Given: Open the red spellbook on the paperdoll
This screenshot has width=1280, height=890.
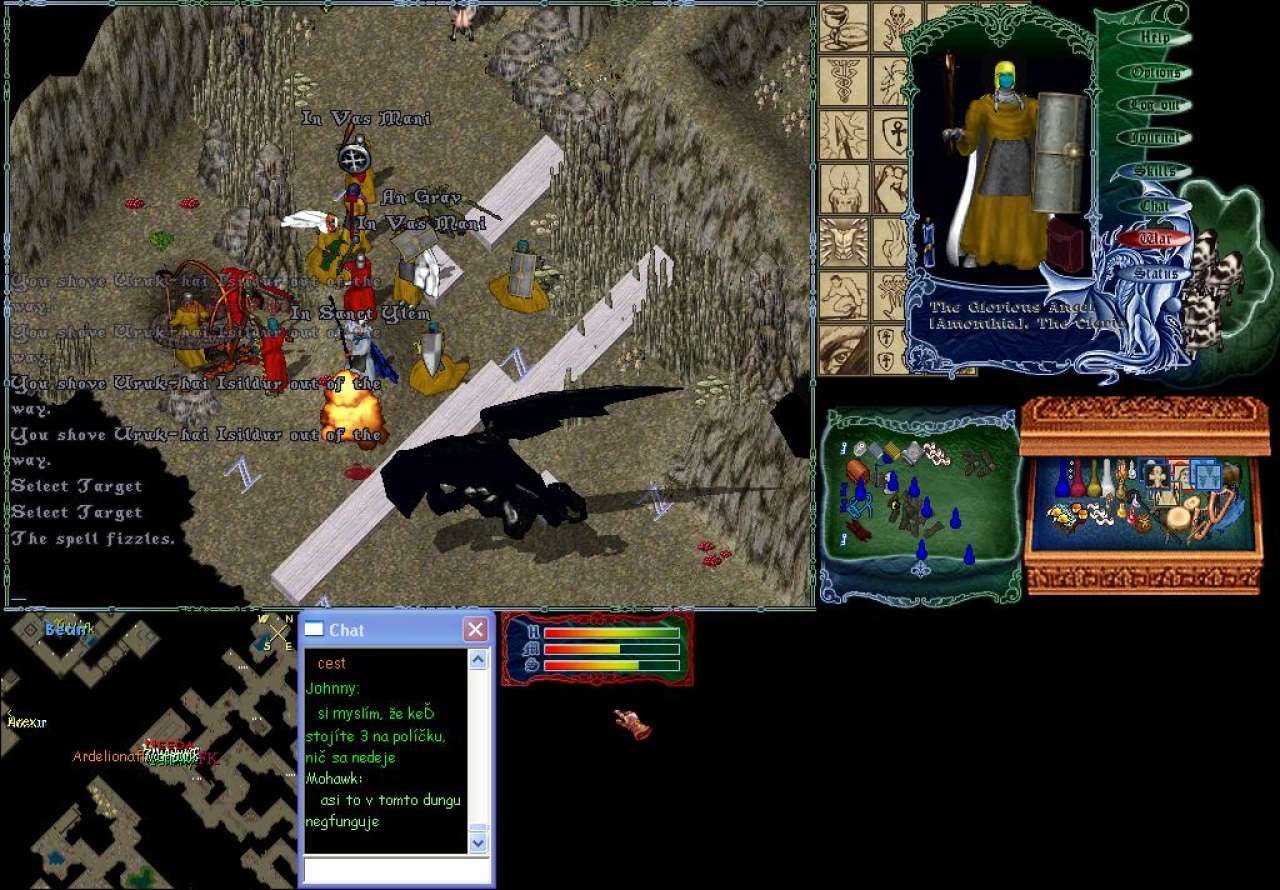Looking at the screenshot, I should coord(1066,245).
